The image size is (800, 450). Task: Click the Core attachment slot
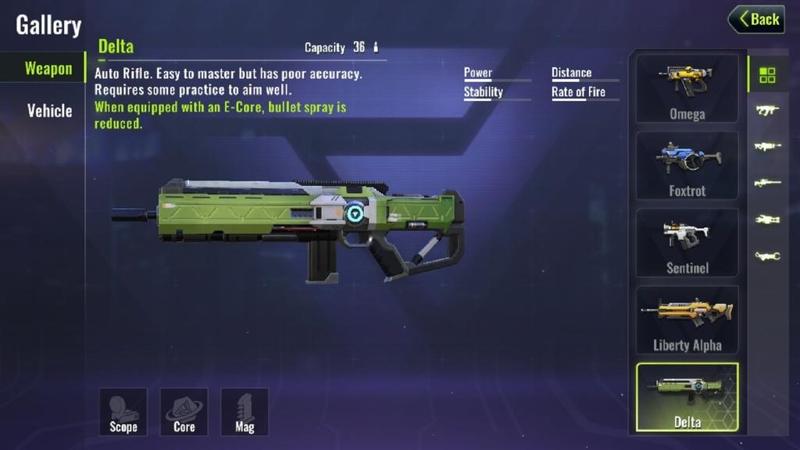(x=184, y=411)
